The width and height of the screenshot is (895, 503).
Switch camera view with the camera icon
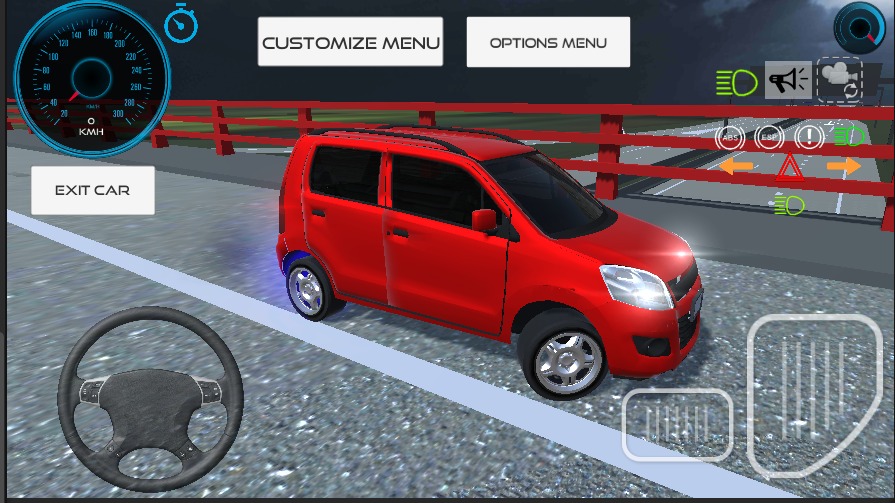pyautogui.click(x=839, y=80)
